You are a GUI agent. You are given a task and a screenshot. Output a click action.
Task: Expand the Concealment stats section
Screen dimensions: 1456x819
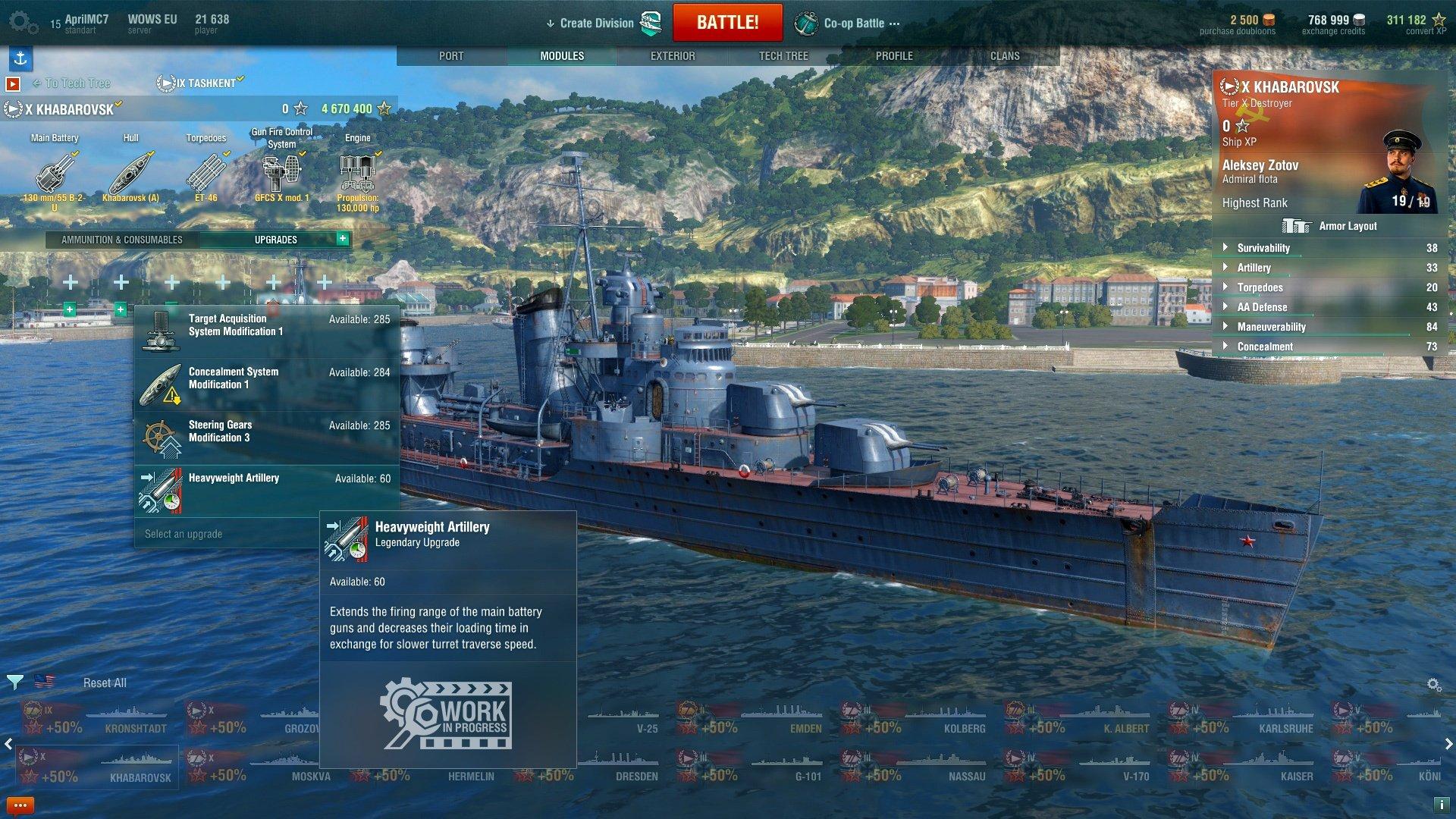point(1265,347)
